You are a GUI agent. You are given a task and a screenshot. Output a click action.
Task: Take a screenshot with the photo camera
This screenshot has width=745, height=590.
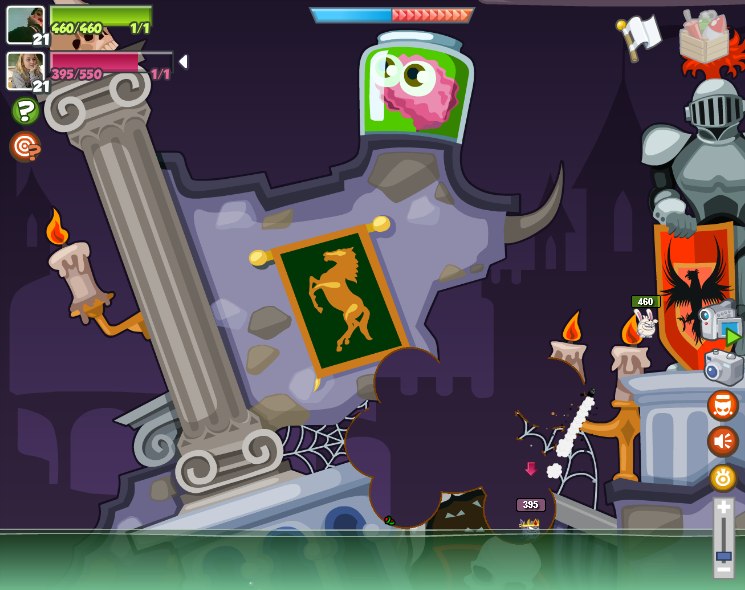pos(723,367)
